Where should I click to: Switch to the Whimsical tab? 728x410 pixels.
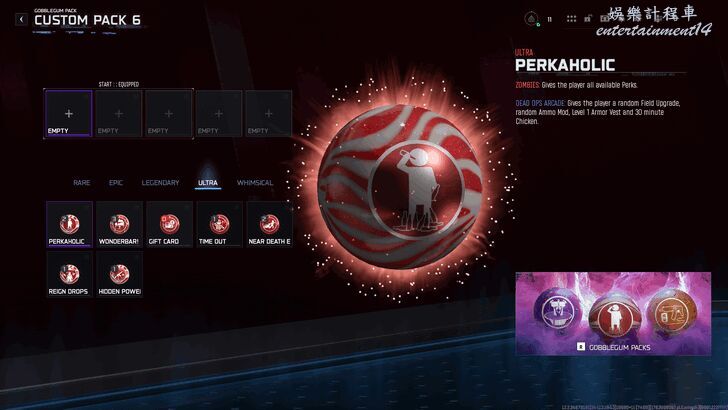tap(255, 183)
